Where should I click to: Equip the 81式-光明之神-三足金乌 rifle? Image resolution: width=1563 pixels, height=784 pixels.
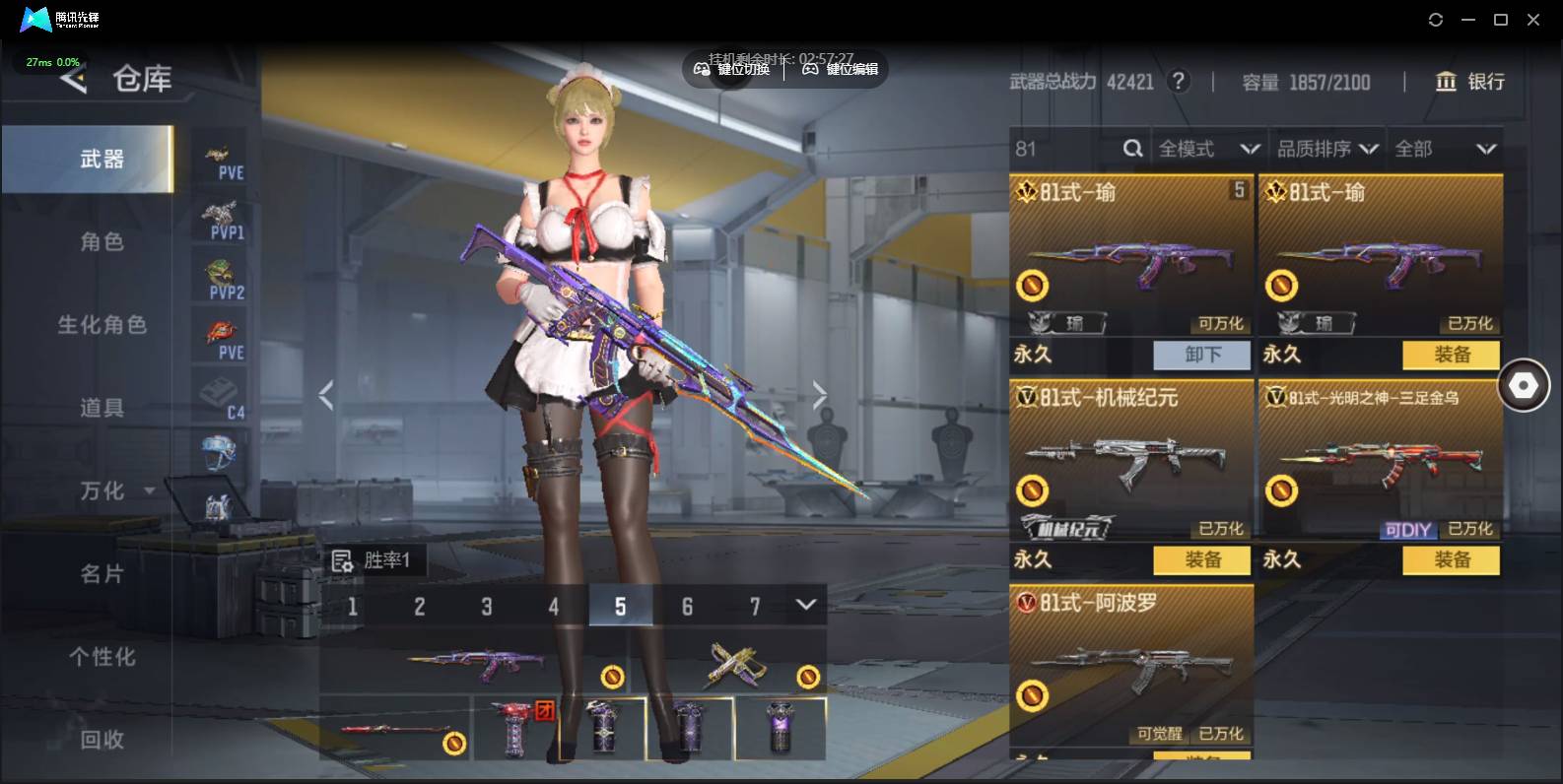(1452, 560)
